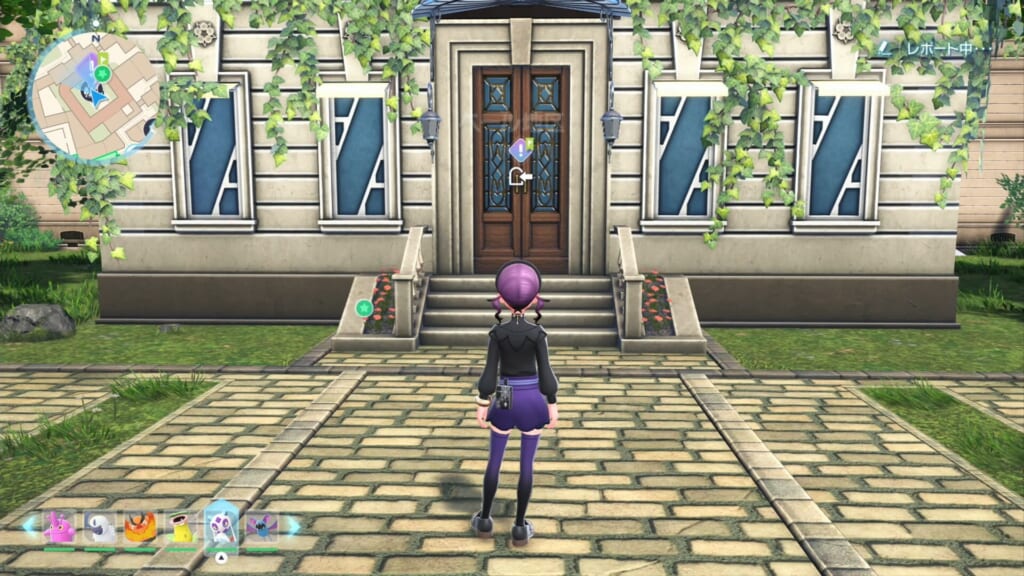Select the purple exclamation quest marker
The image size is (1024, 576).
click(519, 150)
